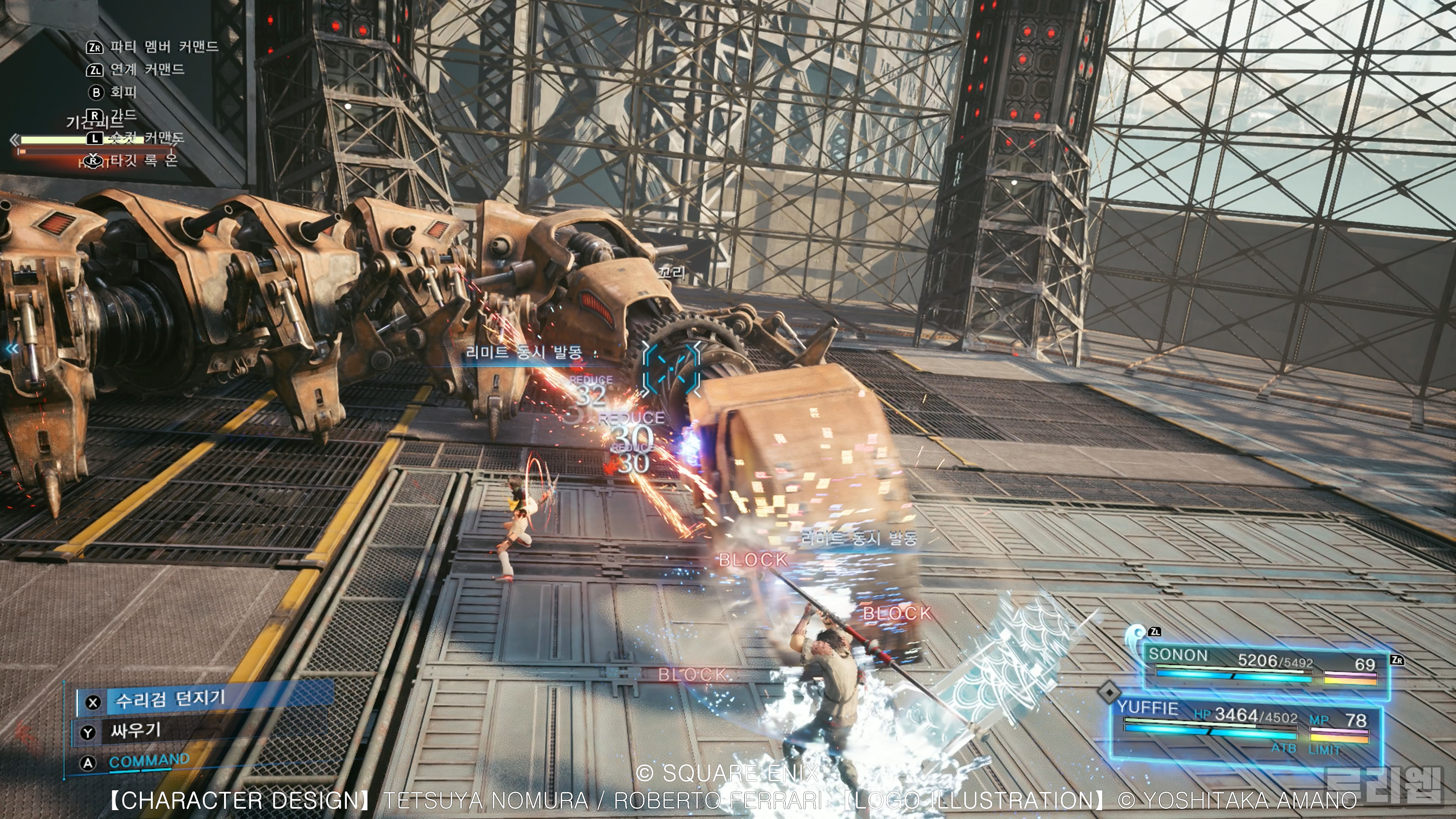Open the COMMAND menu

pyautogui.click(x=149, y=761)
